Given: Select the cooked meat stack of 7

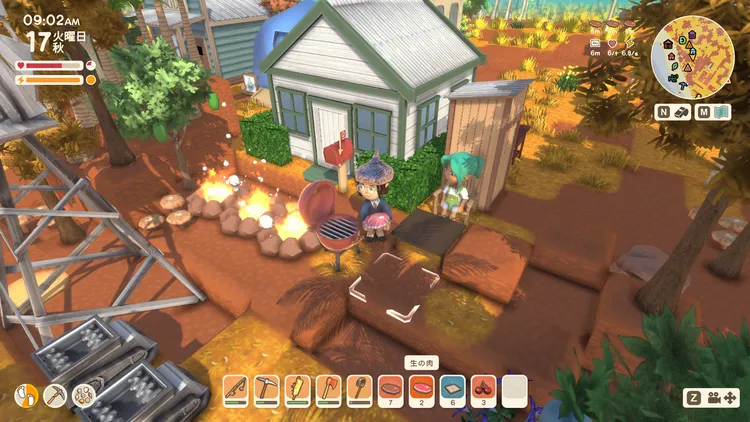Looking at the screenshot, I should click(x=390, y=388).
